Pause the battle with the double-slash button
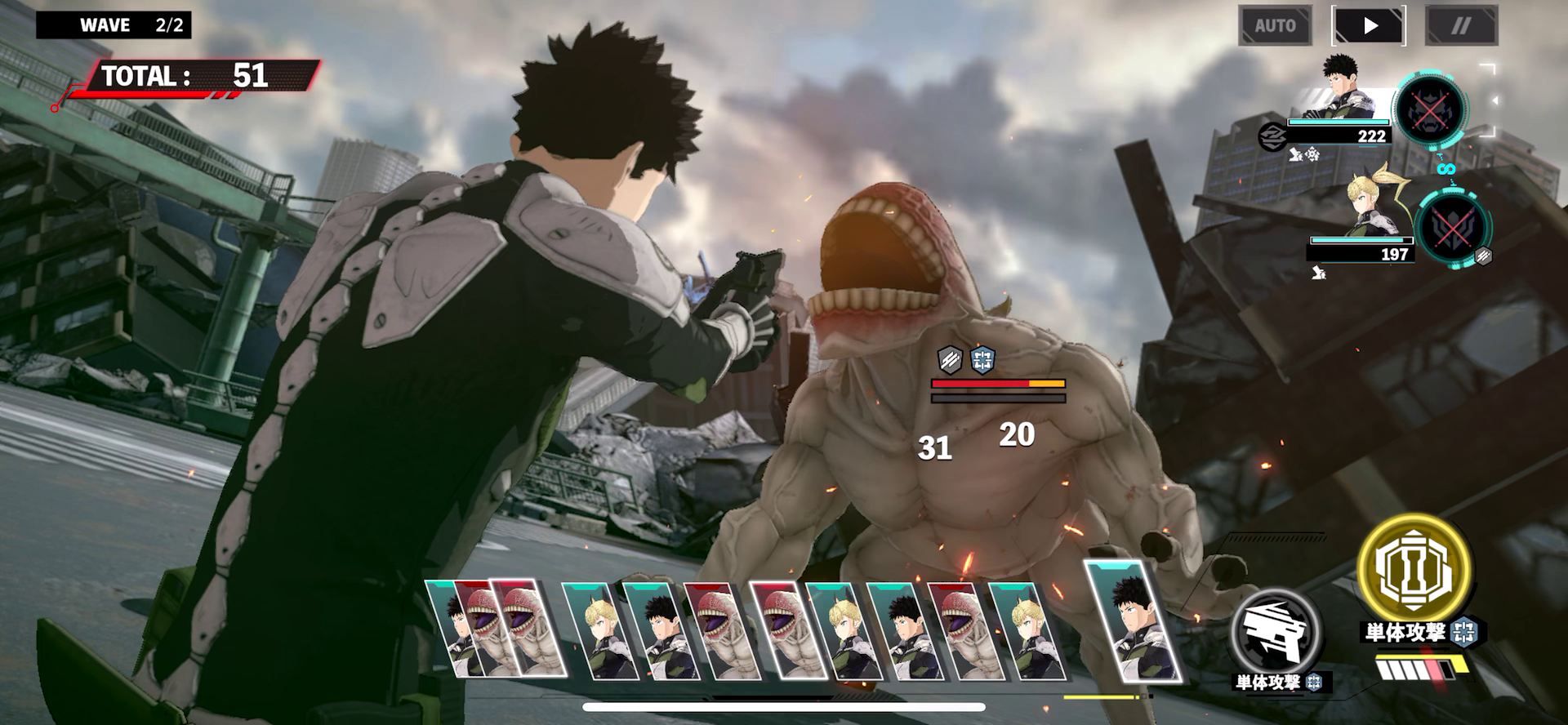The image size is (1568, 725). coord(1461,26)
